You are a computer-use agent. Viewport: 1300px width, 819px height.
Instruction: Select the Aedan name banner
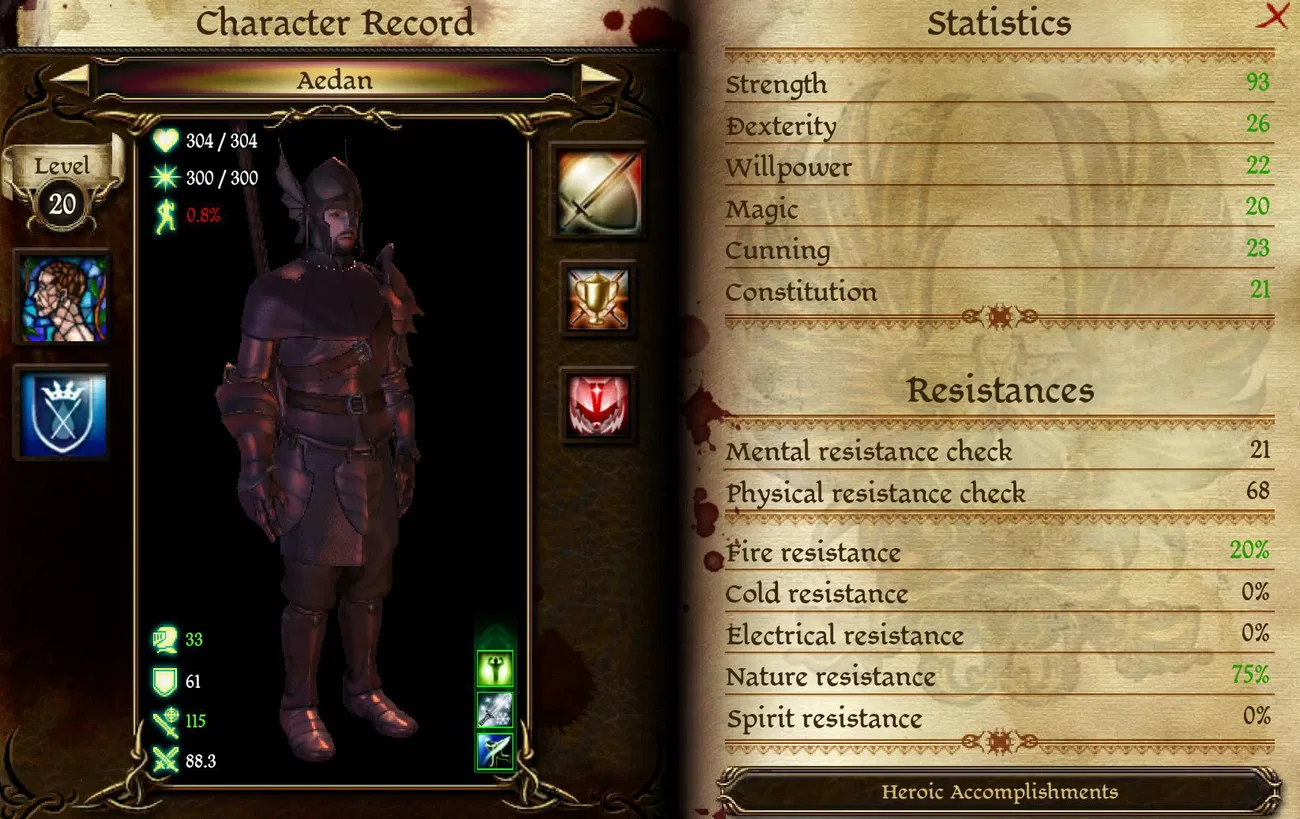(335, 80)
